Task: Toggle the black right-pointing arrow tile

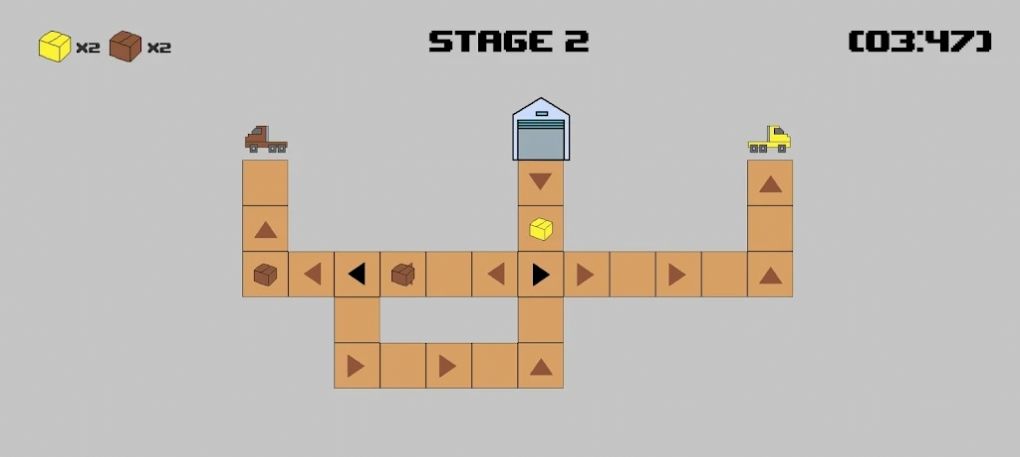Action: [540, 274]
